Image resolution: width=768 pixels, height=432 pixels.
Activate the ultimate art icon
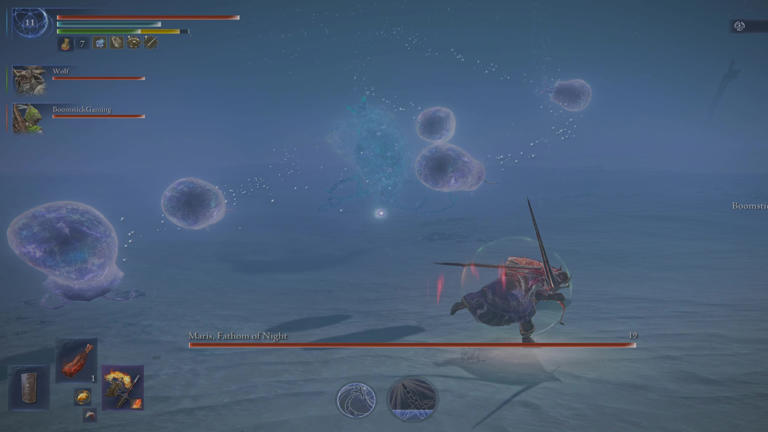click(x=412, y=397)
